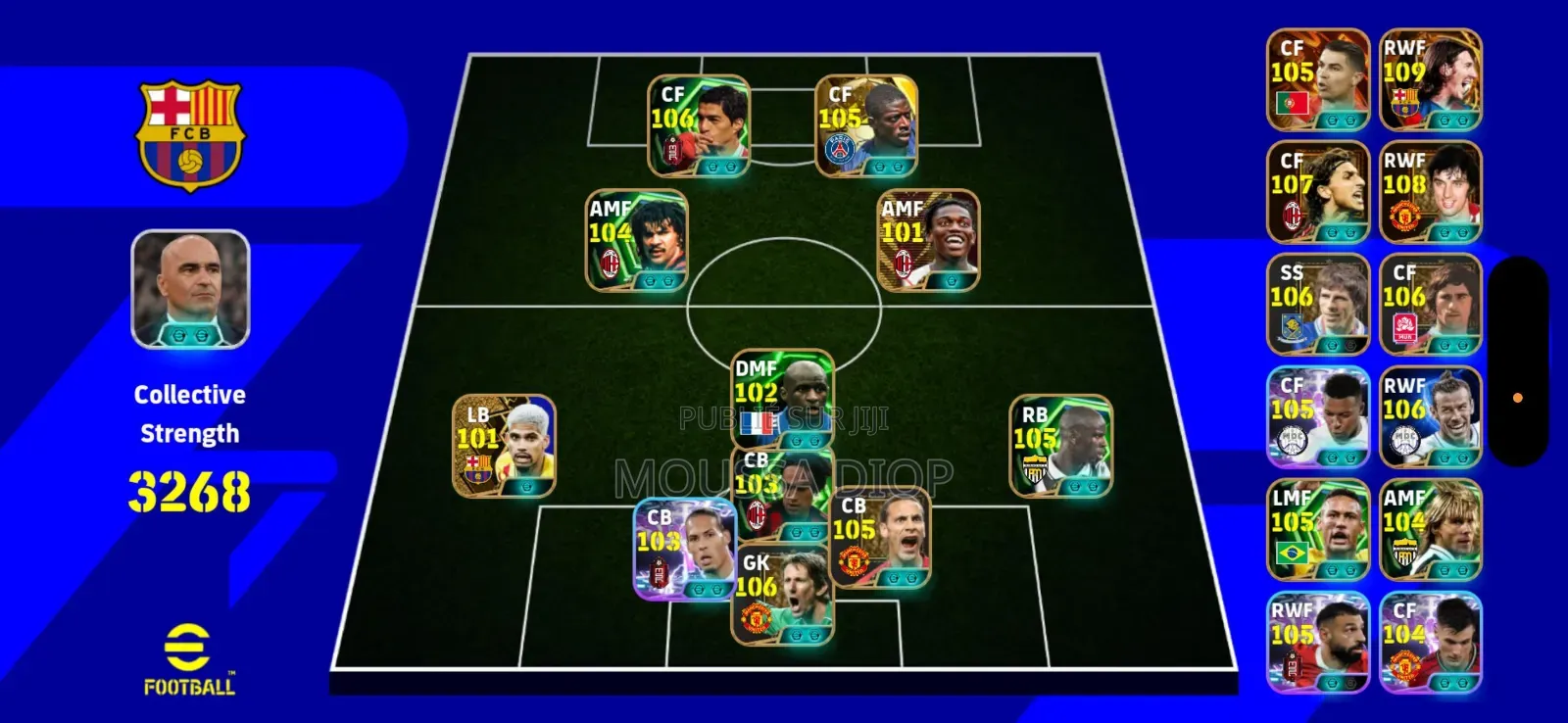Select the Portugal CF 105 substitute card
The image size is (1568, 723).
point(1318,80)
